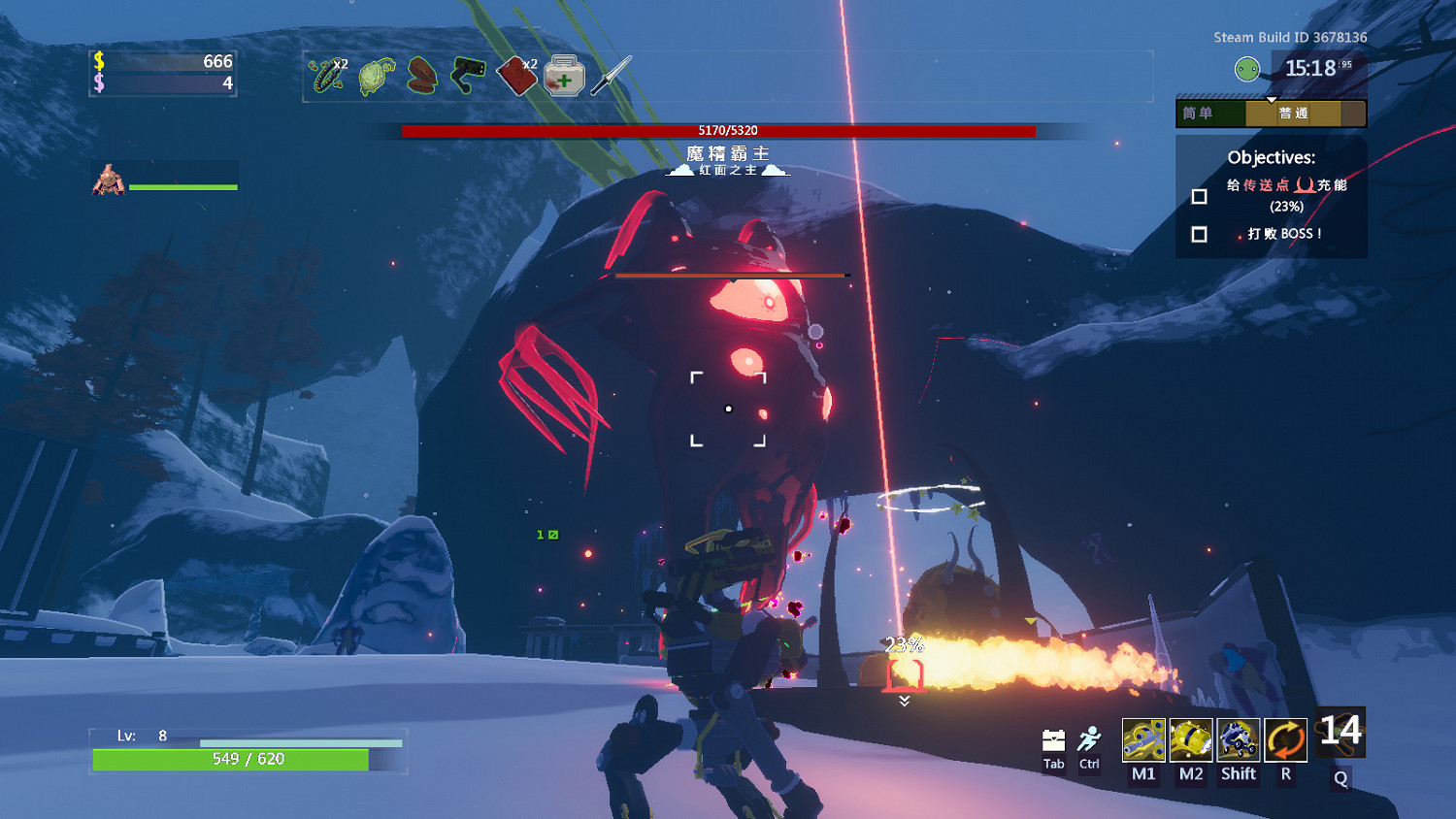Click the green difficulty face icon
The width and height of the screenshot is (1456, 819).
pos(1247,69)
